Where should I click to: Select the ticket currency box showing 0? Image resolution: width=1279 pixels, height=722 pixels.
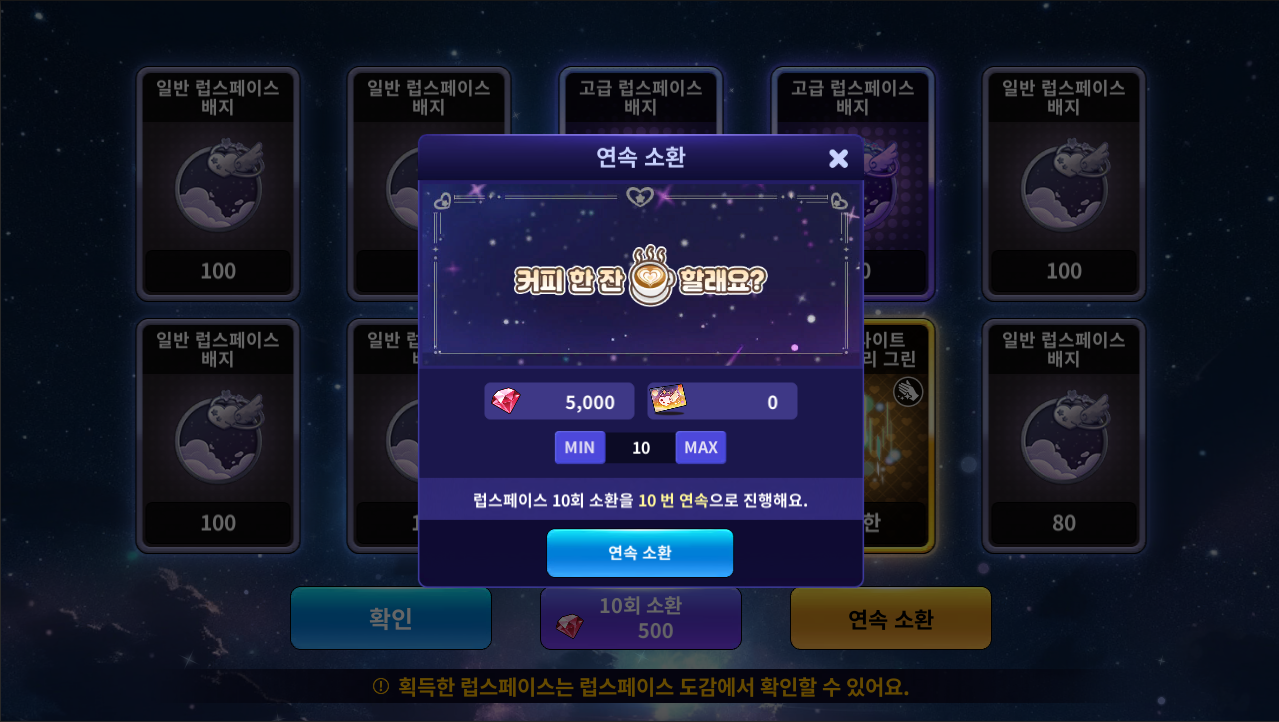click(x=722, y=401)
